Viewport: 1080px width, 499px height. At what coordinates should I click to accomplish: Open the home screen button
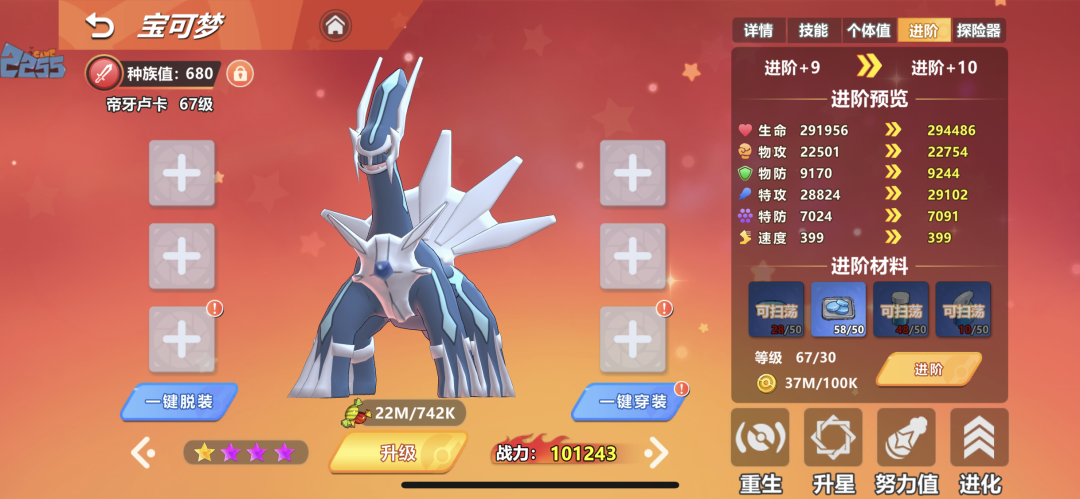335,25
